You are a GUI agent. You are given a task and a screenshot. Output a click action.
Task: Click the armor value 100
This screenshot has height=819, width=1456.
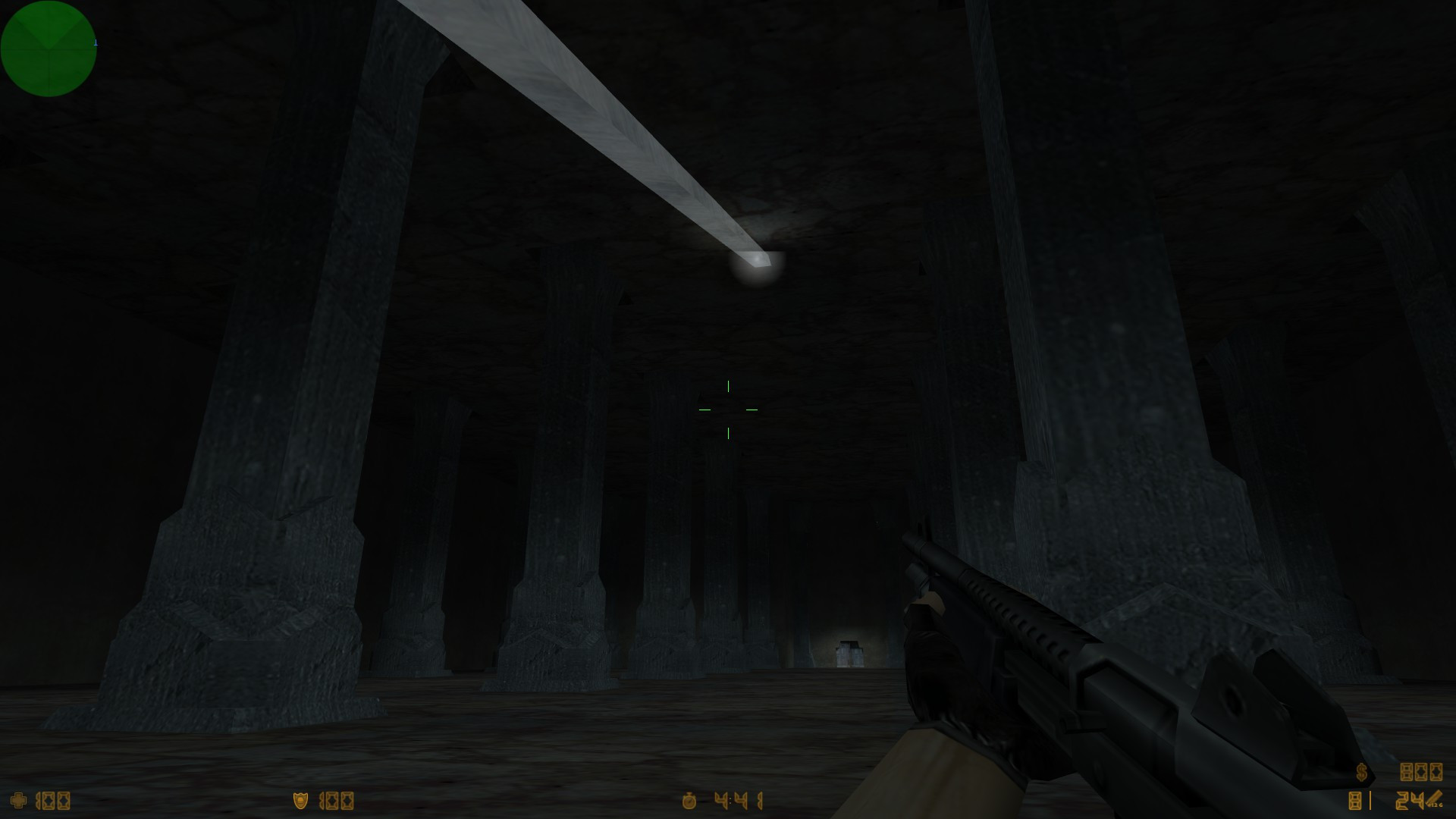click(337, 799)
